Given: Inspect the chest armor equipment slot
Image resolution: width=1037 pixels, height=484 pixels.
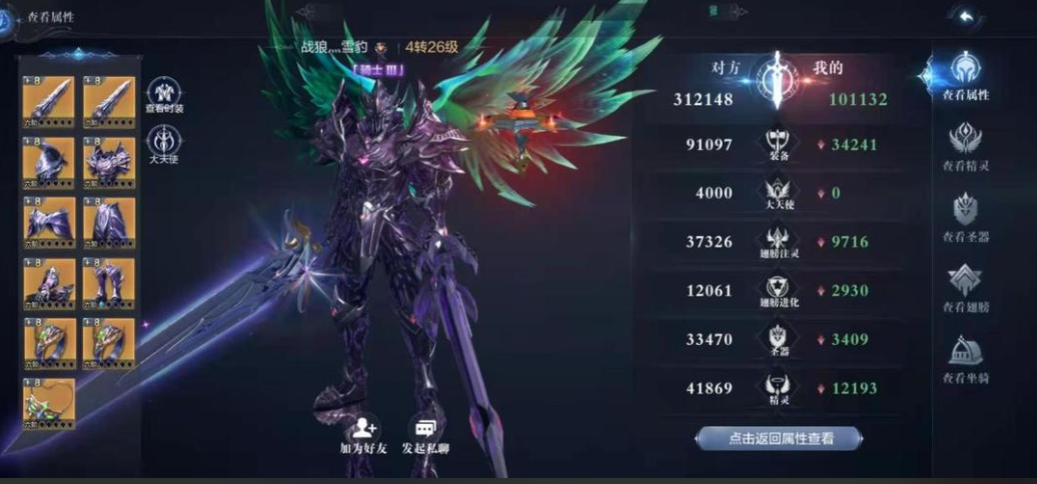Looking at the screenshot, I should [109, 161].
